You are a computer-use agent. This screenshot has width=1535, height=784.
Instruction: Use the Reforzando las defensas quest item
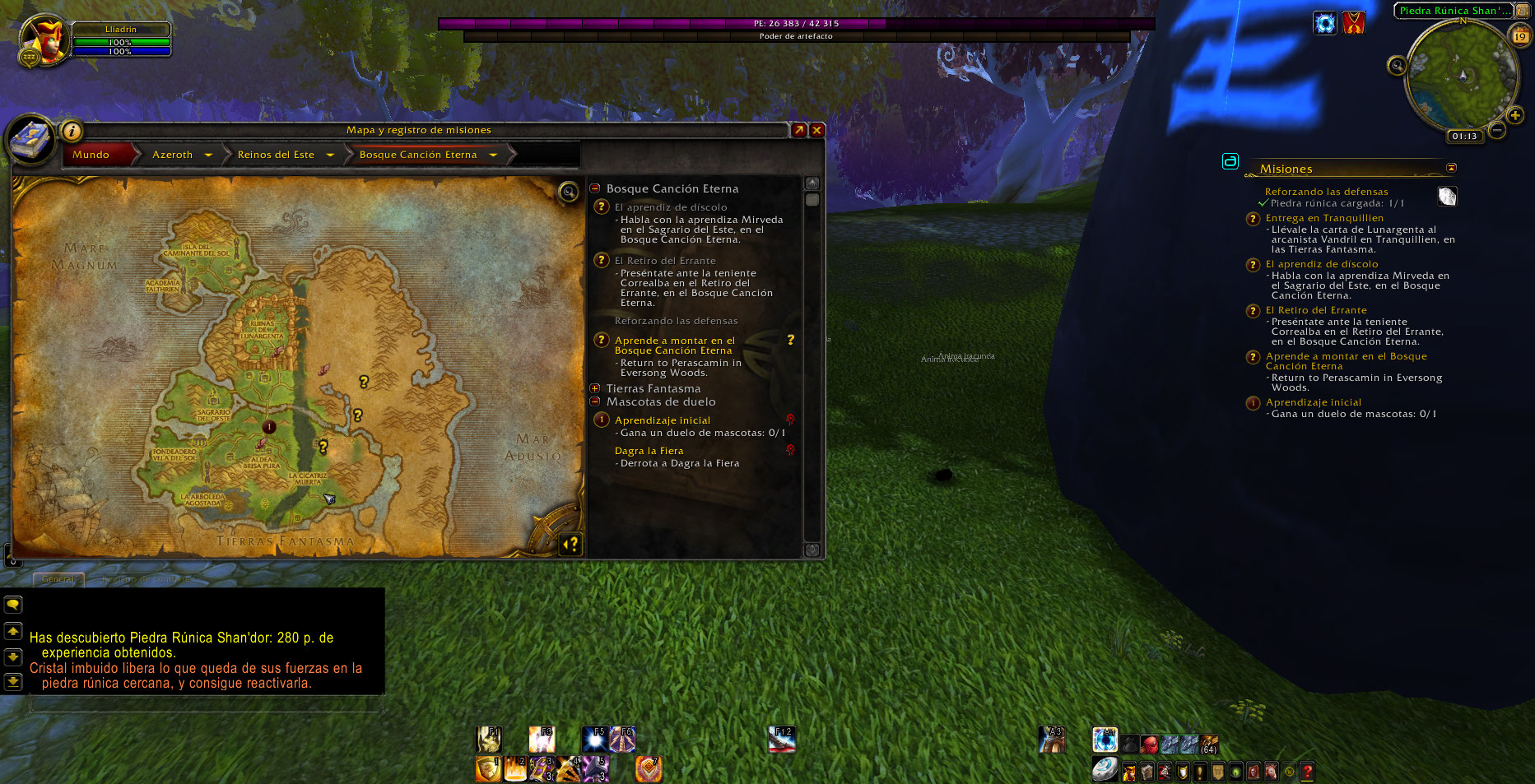coord(1447,196)
